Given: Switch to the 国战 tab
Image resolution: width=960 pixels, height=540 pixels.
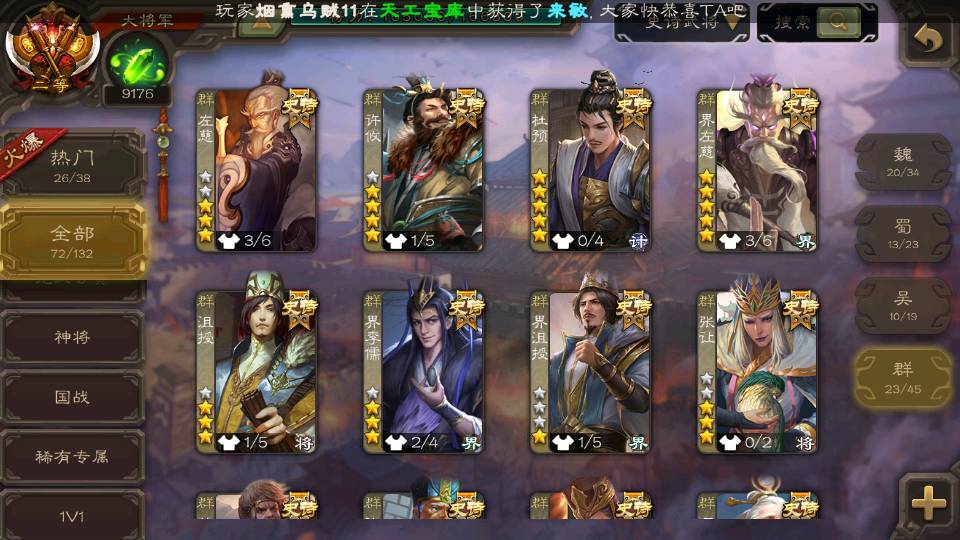Looking at the screenshot, I should pos(72,397).
